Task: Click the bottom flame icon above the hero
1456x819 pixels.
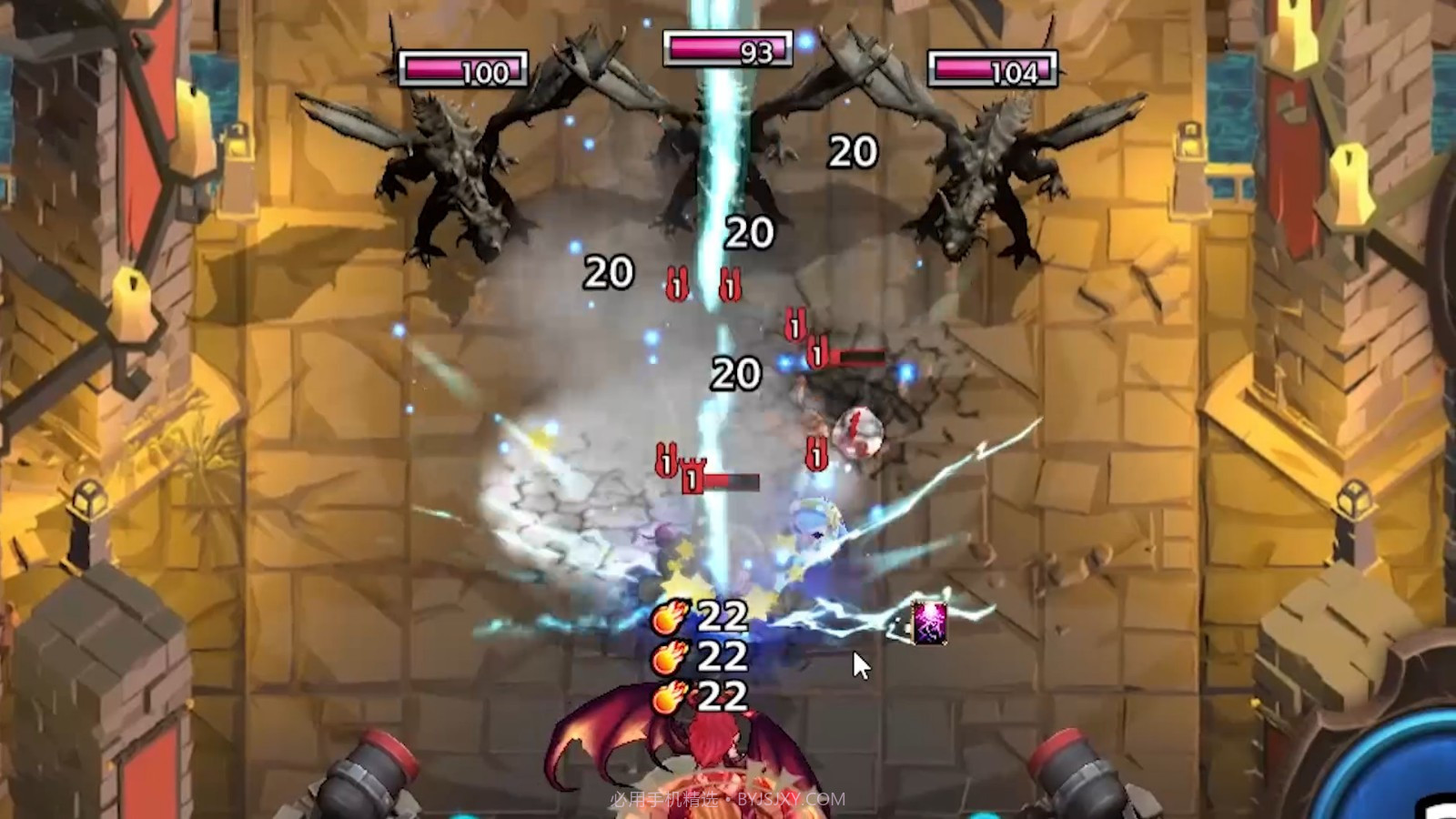Action: click(667, 699)
